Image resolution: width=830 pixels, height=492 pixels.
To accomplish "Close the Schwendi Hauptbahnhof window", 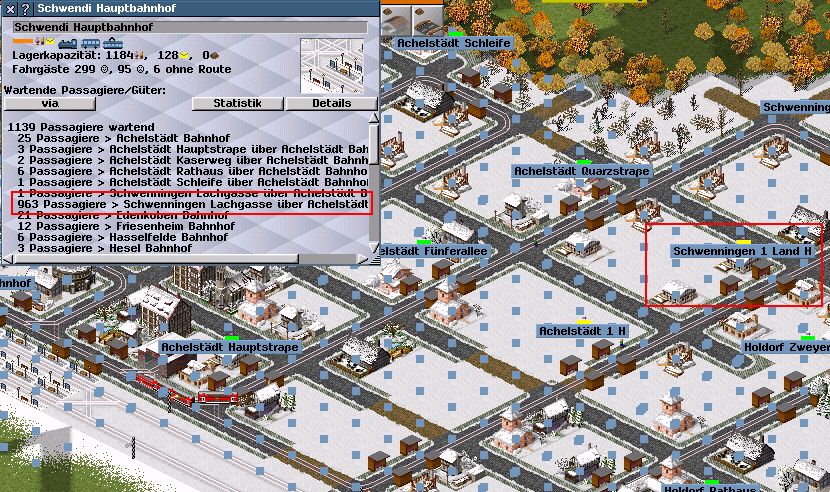I will tap(10, 8).
